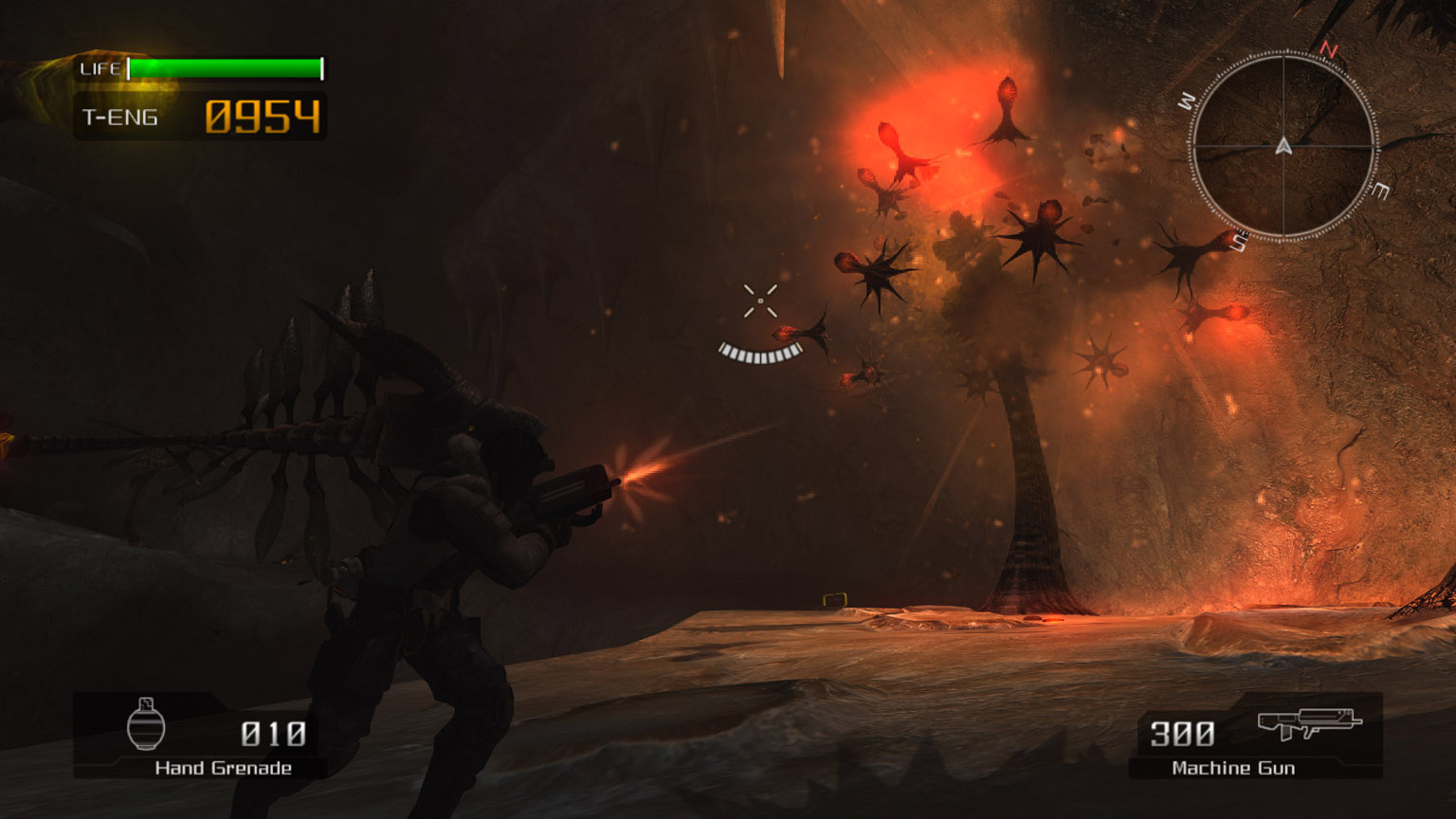Select the Machine Gun weapon icon
The image size is (1456, 819).
(x=1309, y=723)
